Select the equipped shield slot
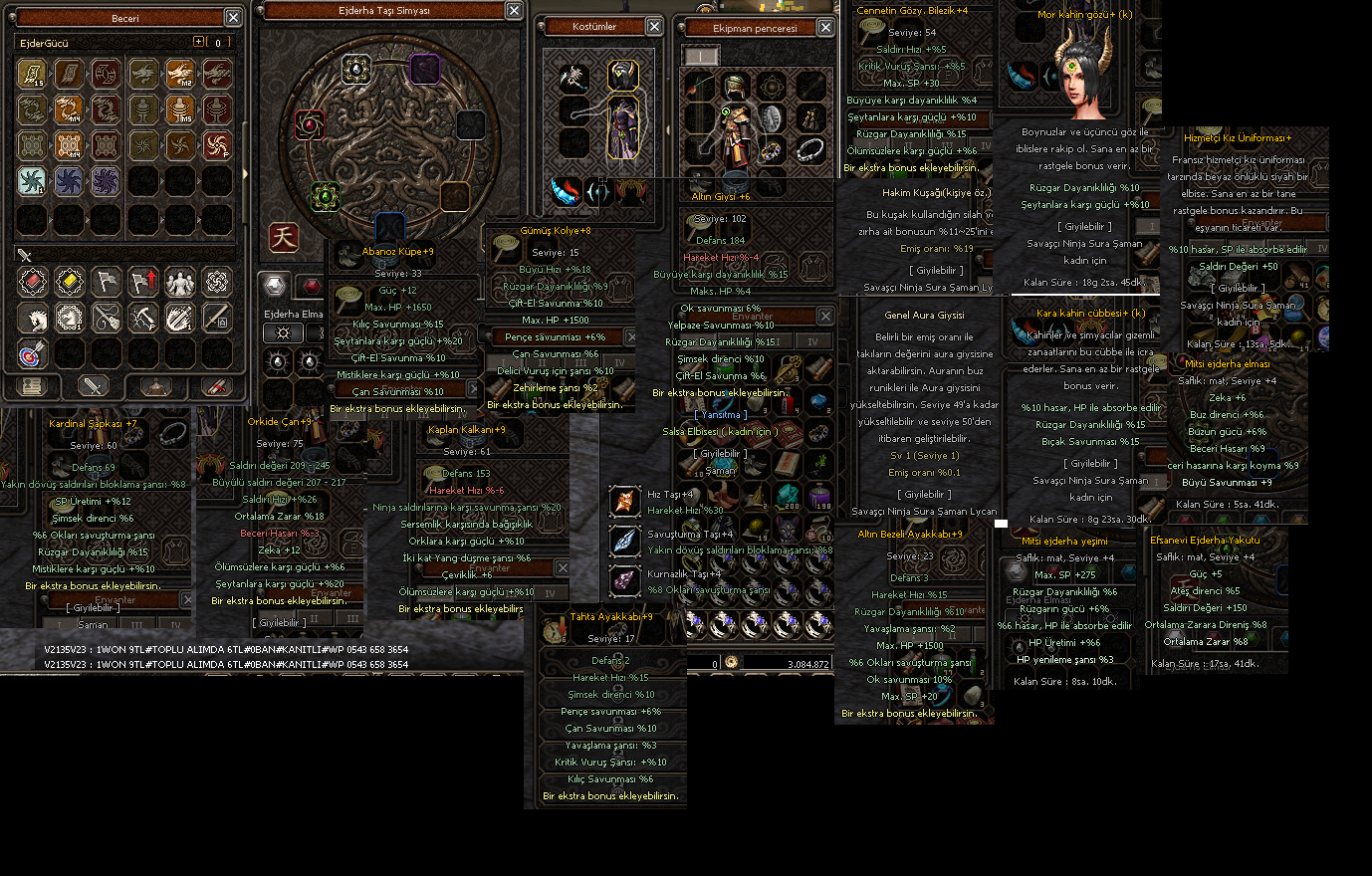The height and width of the screenshot is (876, 1372). tap(772, 118)
